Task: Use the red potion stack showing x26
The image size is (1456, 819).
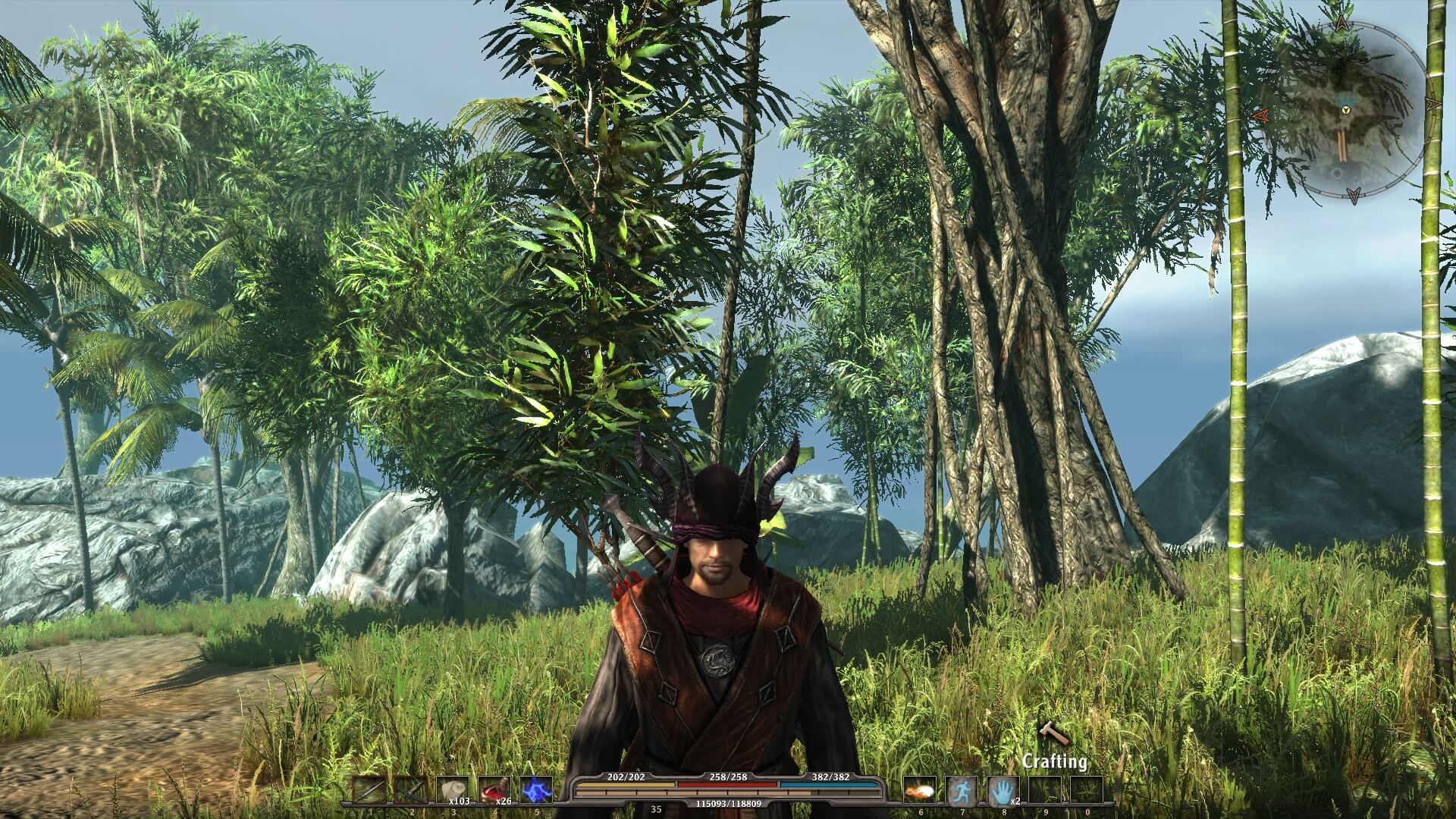Action: coord(494,790)
